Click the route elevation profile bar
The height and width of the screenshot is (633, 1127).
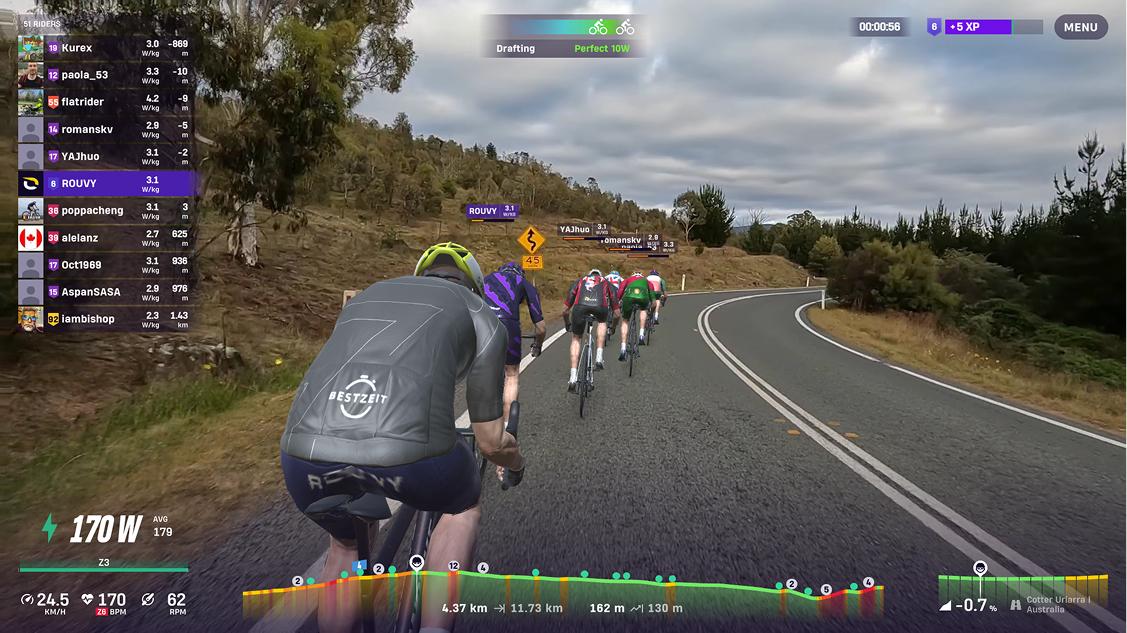(563, 593)
